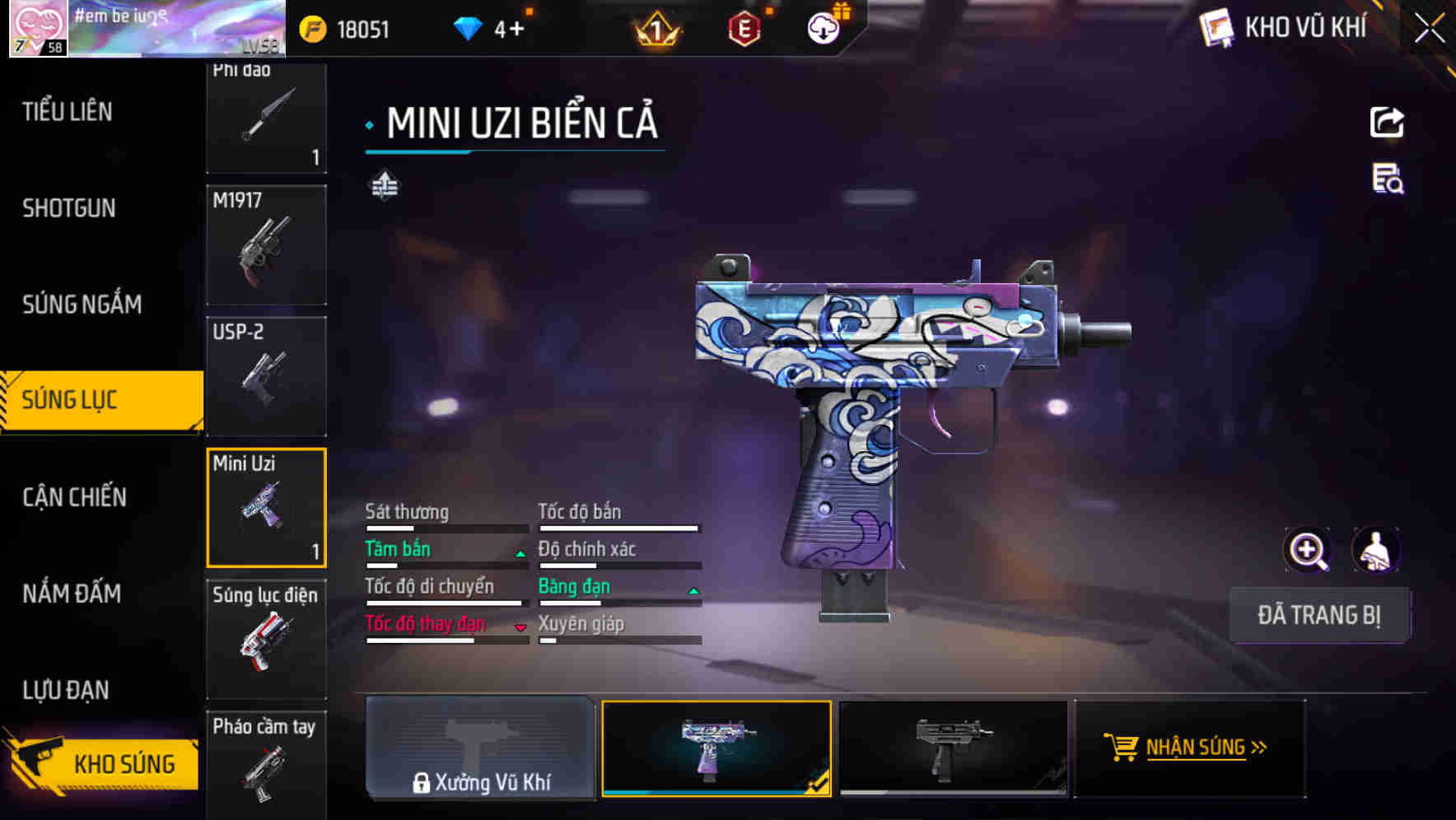Choose the default black Mini Uzi skin
Screen dimensions: 1456x820
(x=953, y=748)
